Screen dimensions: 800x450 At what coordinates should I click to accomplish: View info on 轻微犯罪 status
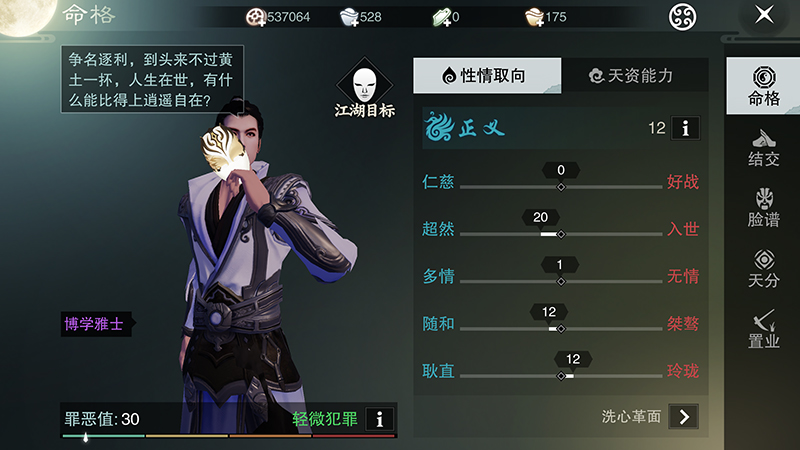click(x=380, y=419)
